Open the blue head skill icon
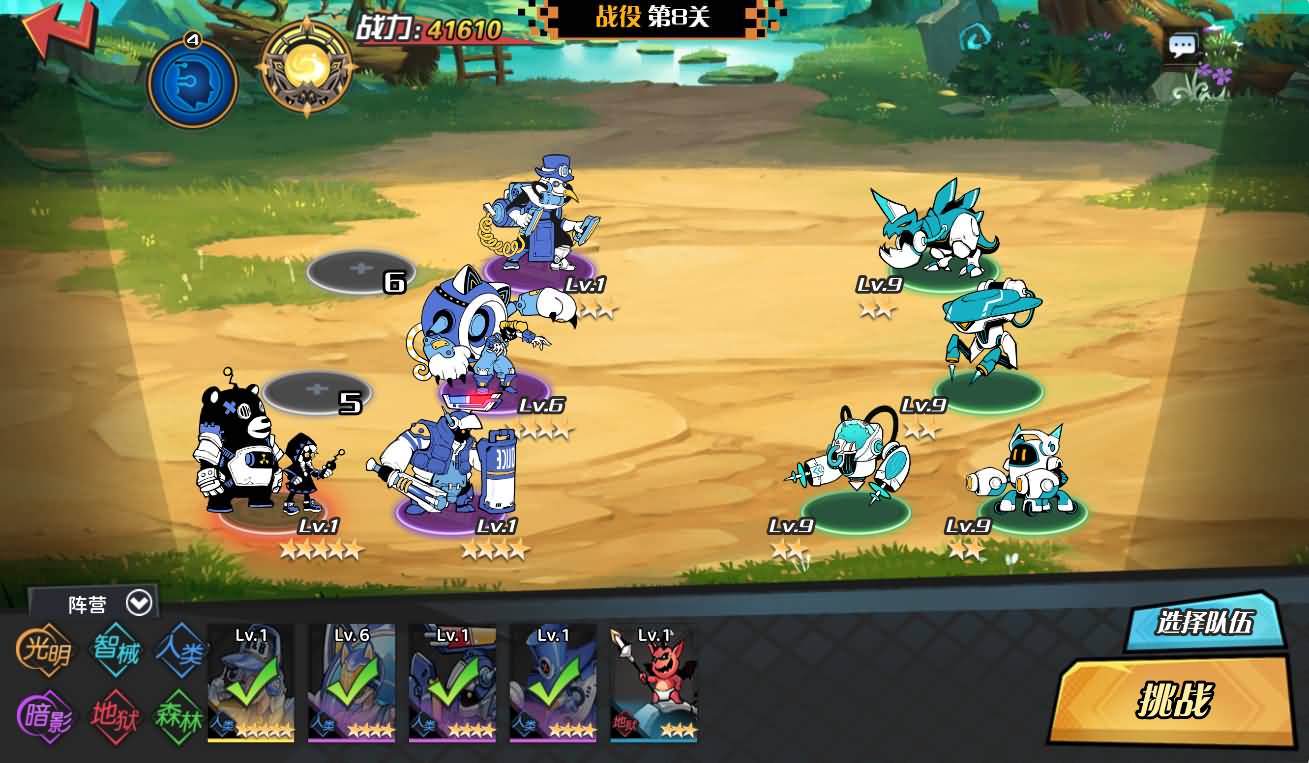 (192, 82)
